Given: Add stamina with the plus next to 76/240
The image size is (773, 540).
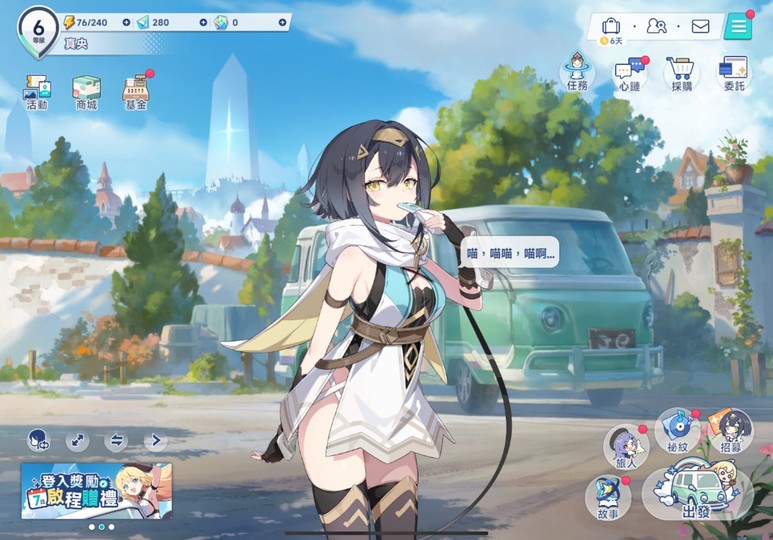Looking at the screenshot, I should tap(122, 22).
